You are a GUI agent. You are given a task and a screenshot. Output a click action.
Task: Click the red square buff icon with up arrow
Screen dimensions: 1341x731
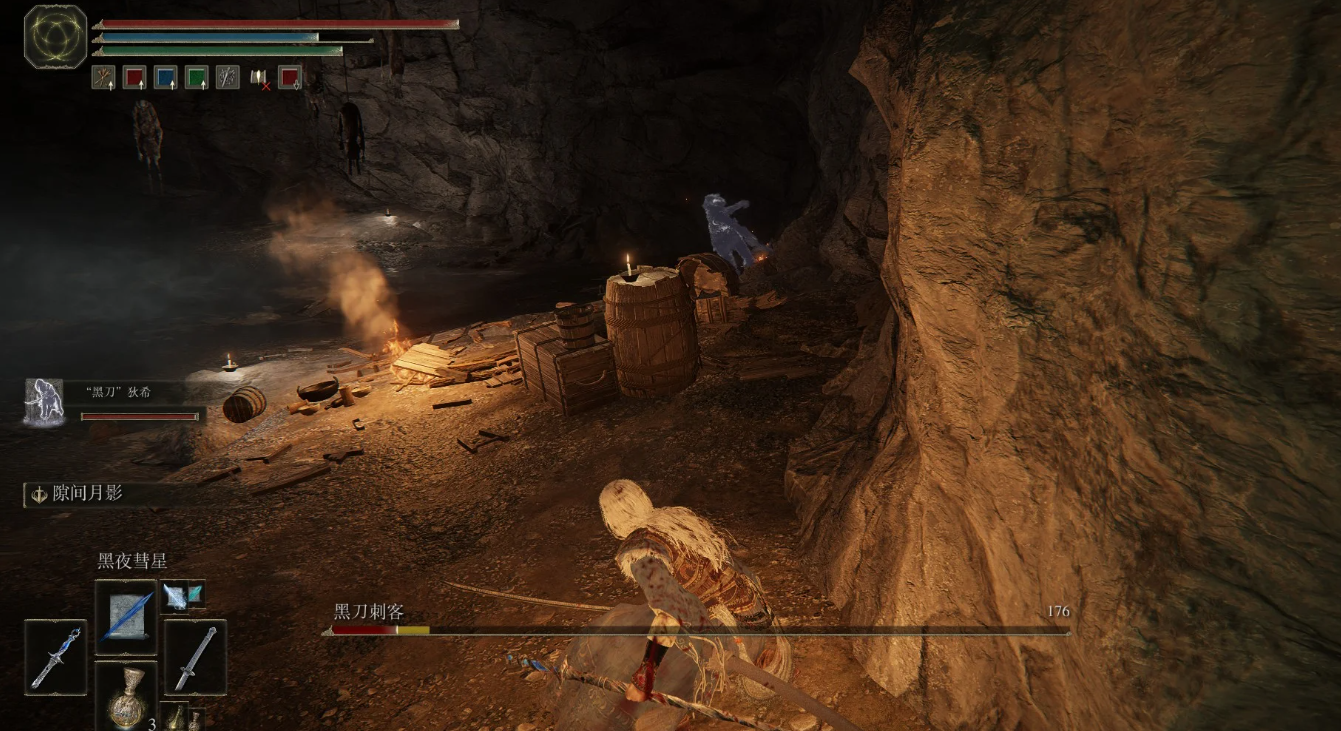point(134,77)
